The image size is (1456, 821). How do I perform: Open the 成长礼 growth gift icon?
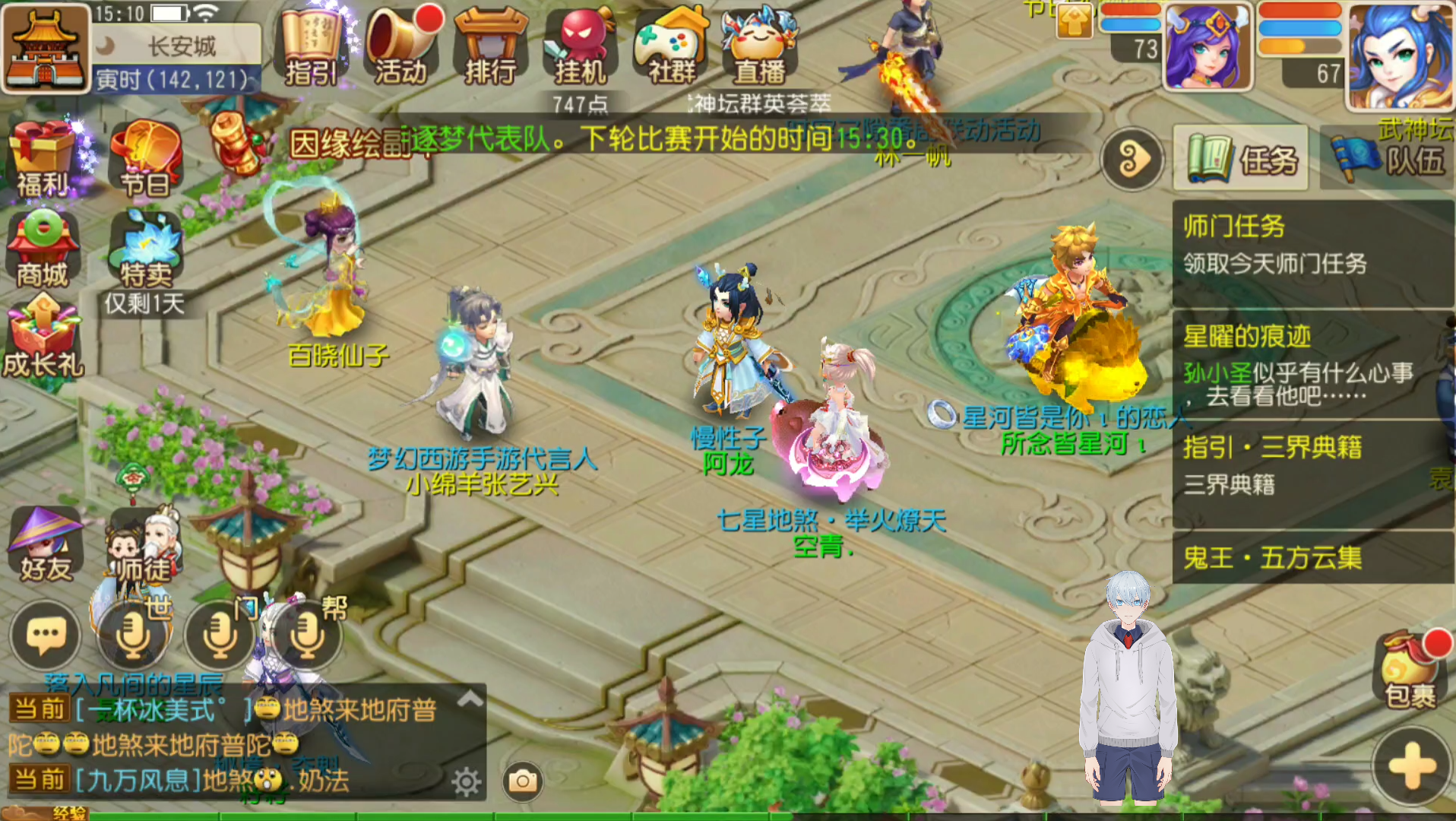(x=43, y=338)
